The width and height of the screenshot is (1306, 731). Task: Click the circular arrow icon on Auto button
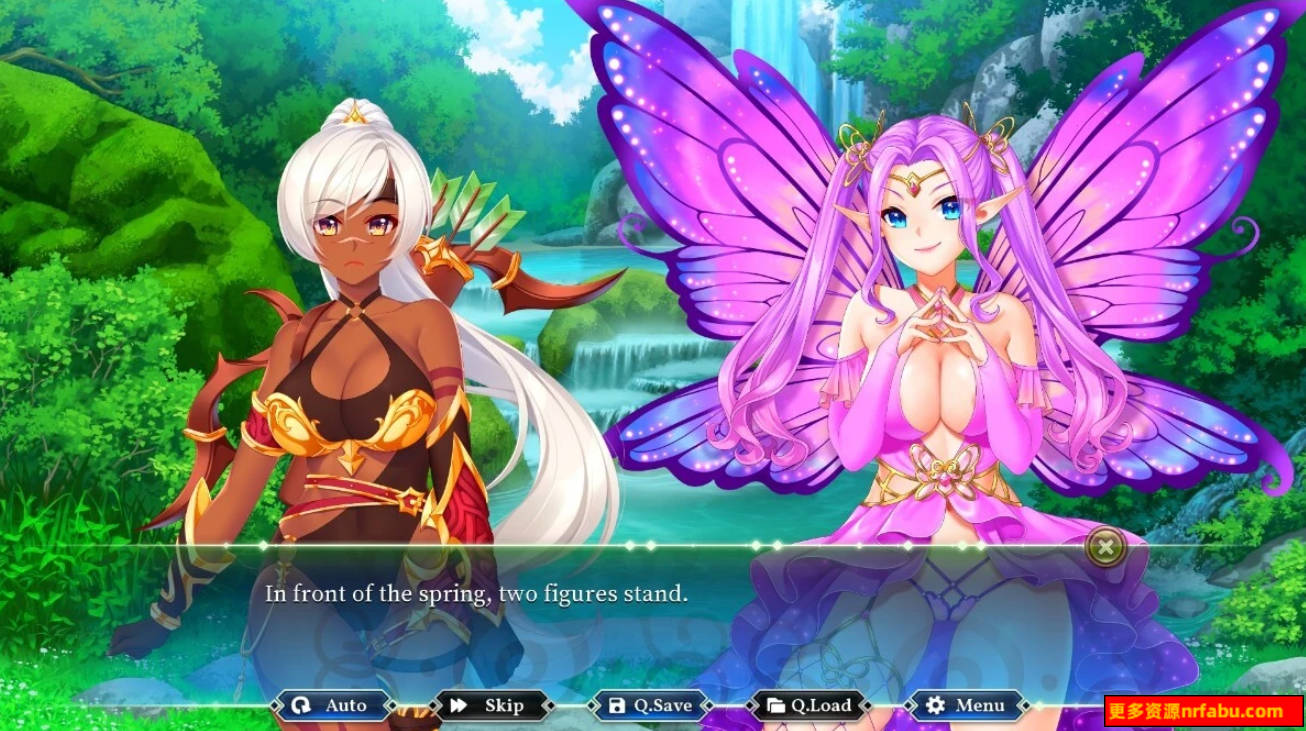pyautogui.click(x=299, y=706)
